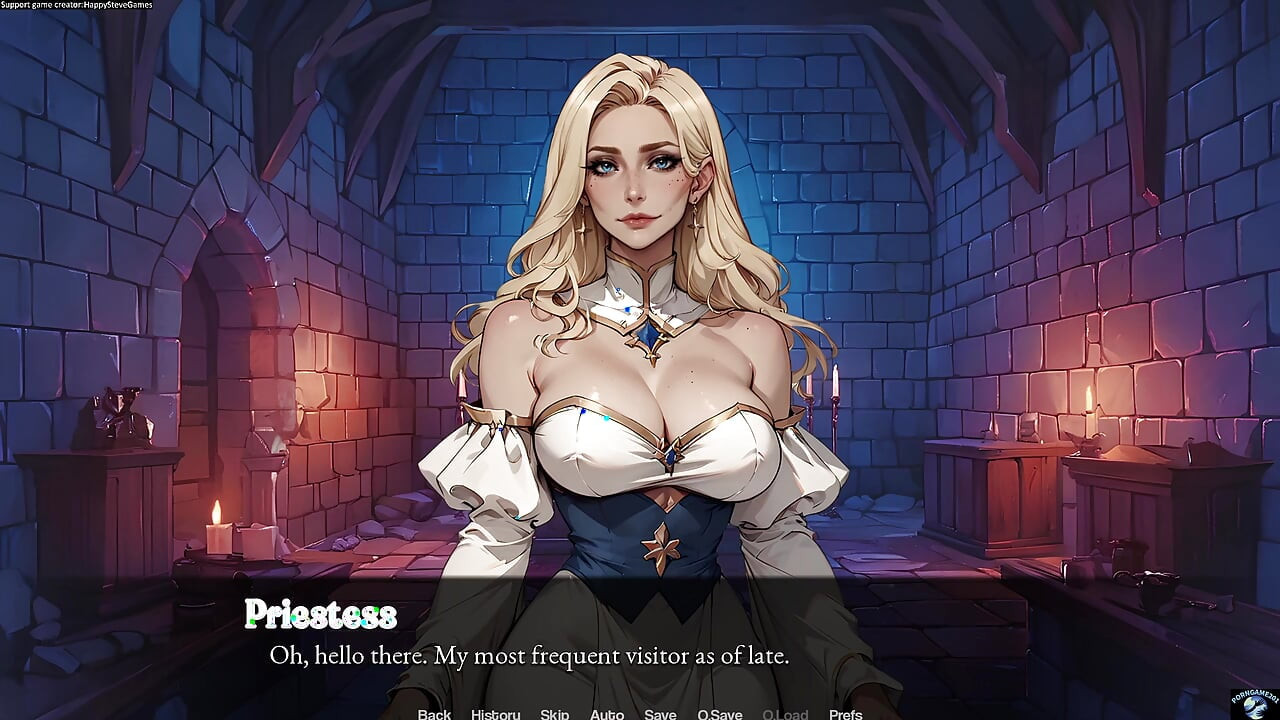This screenshot has height=720, width=1280.
Task: Open the Save screen
Action: (x=660, y=714)
